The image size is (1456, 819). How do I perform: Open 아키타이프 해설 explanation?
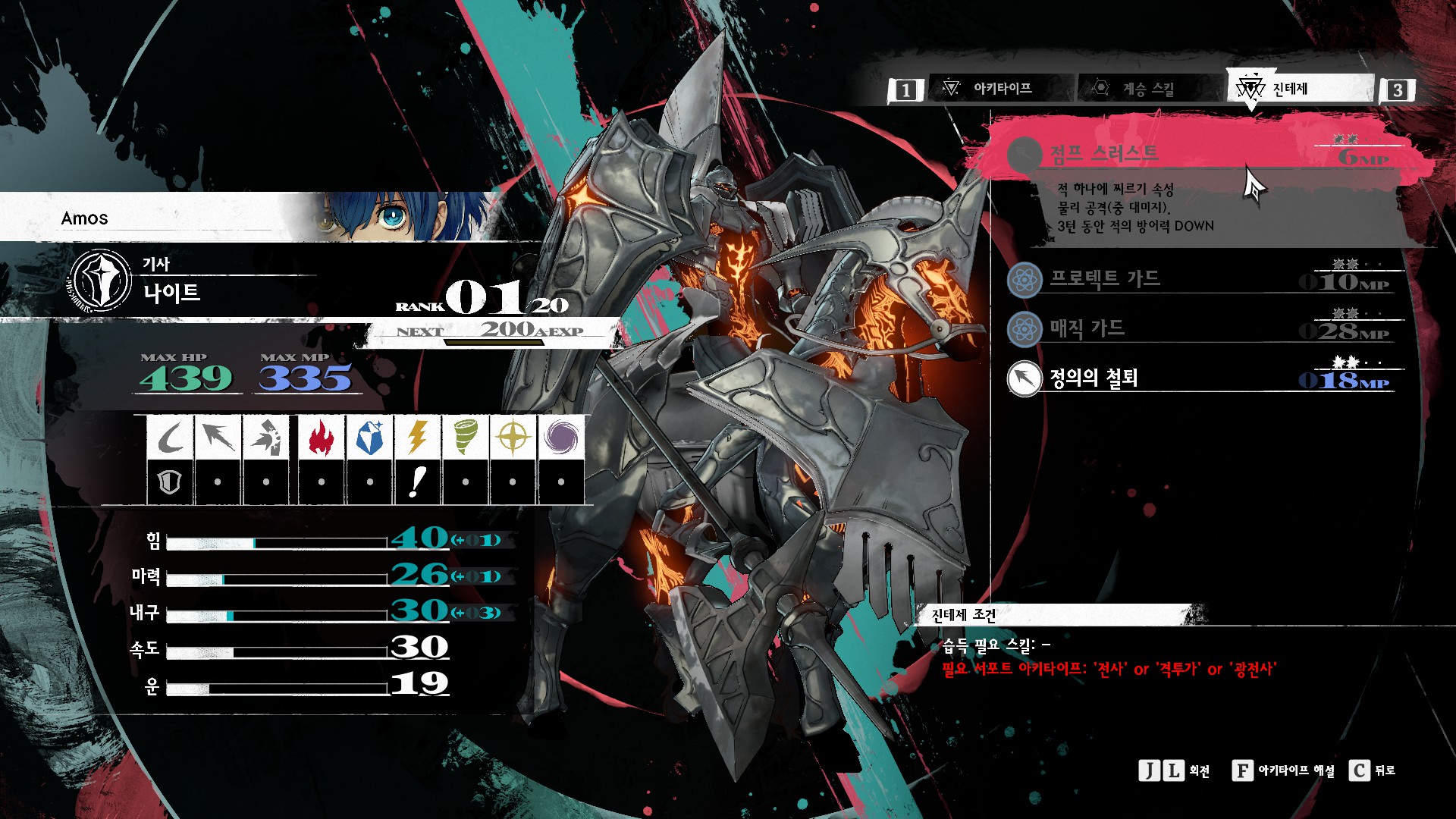point(1283,770)
